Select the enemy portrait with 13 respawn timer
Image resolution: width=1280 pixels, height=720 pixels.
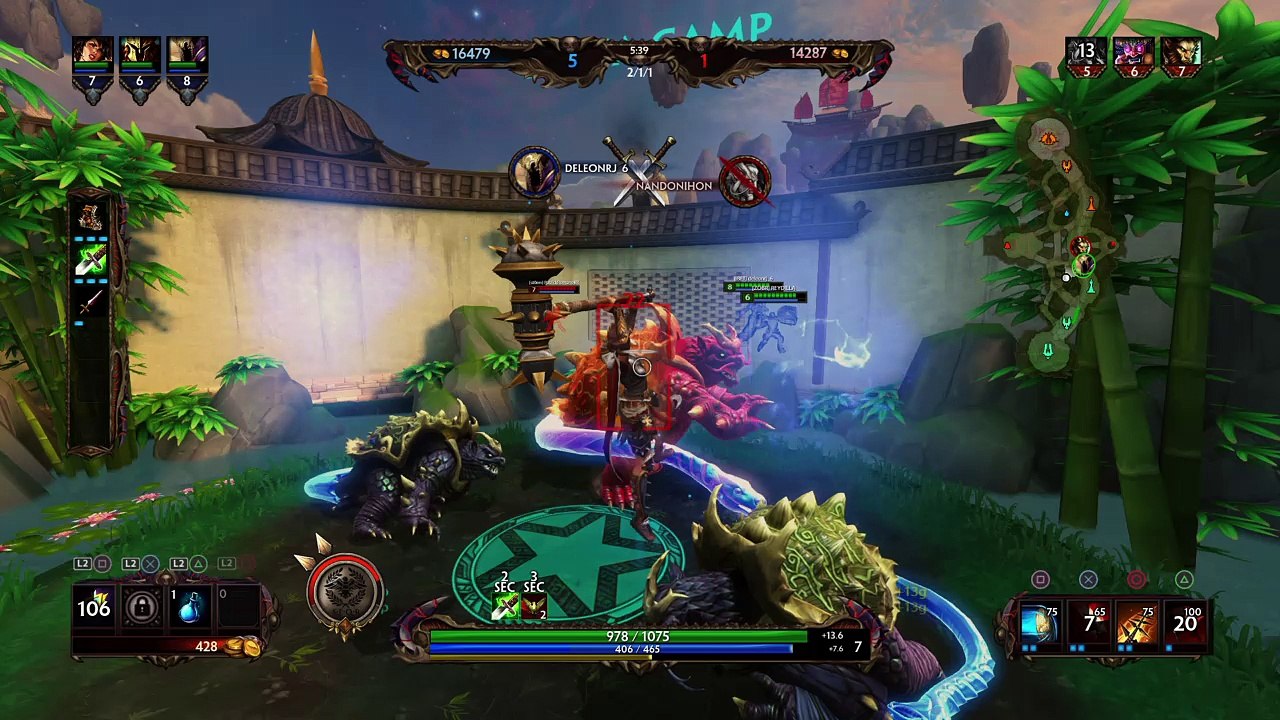(1086, 54)
